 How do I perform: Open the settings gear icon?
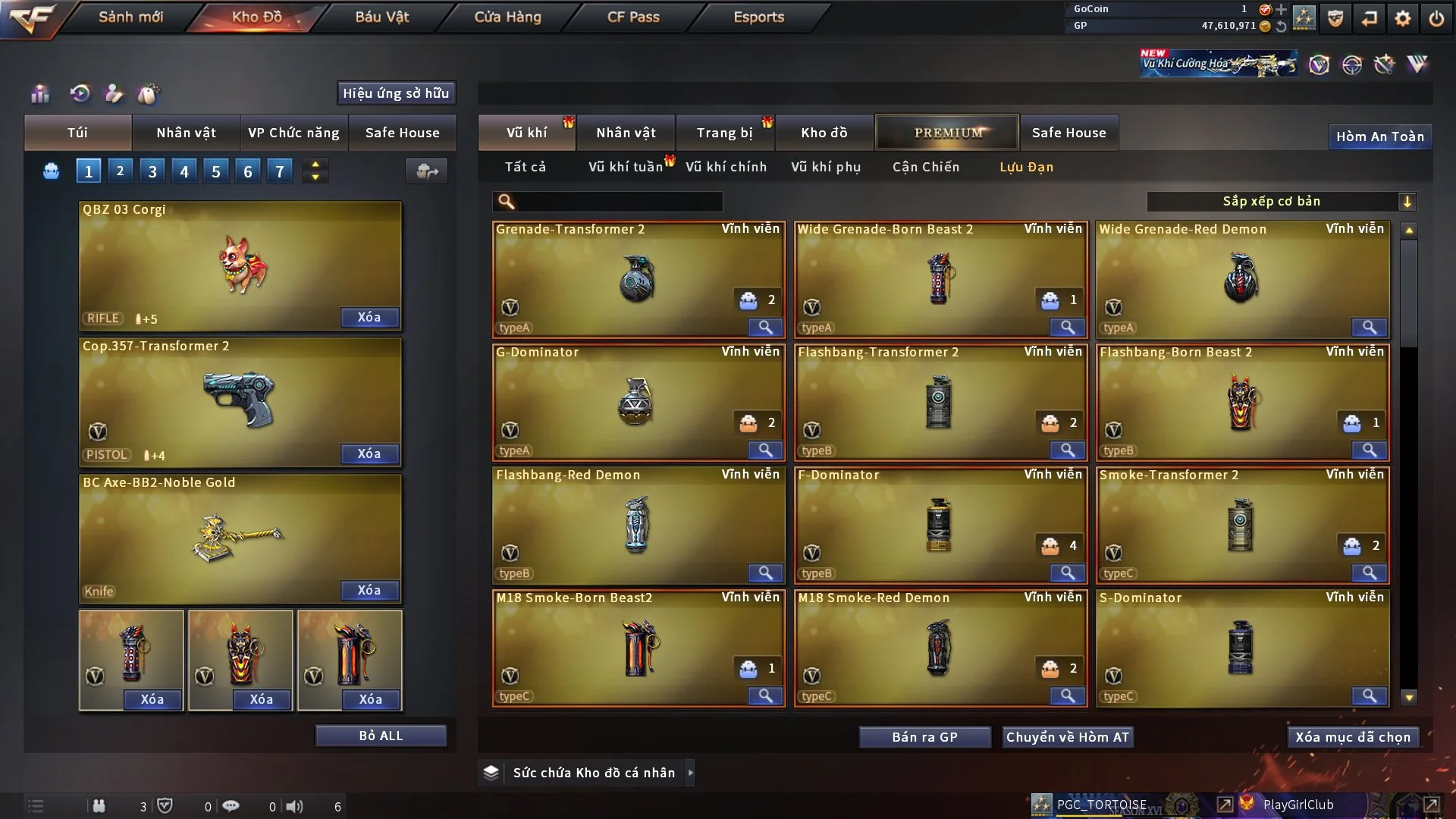pyautogui.click(x=1402, y=18)
